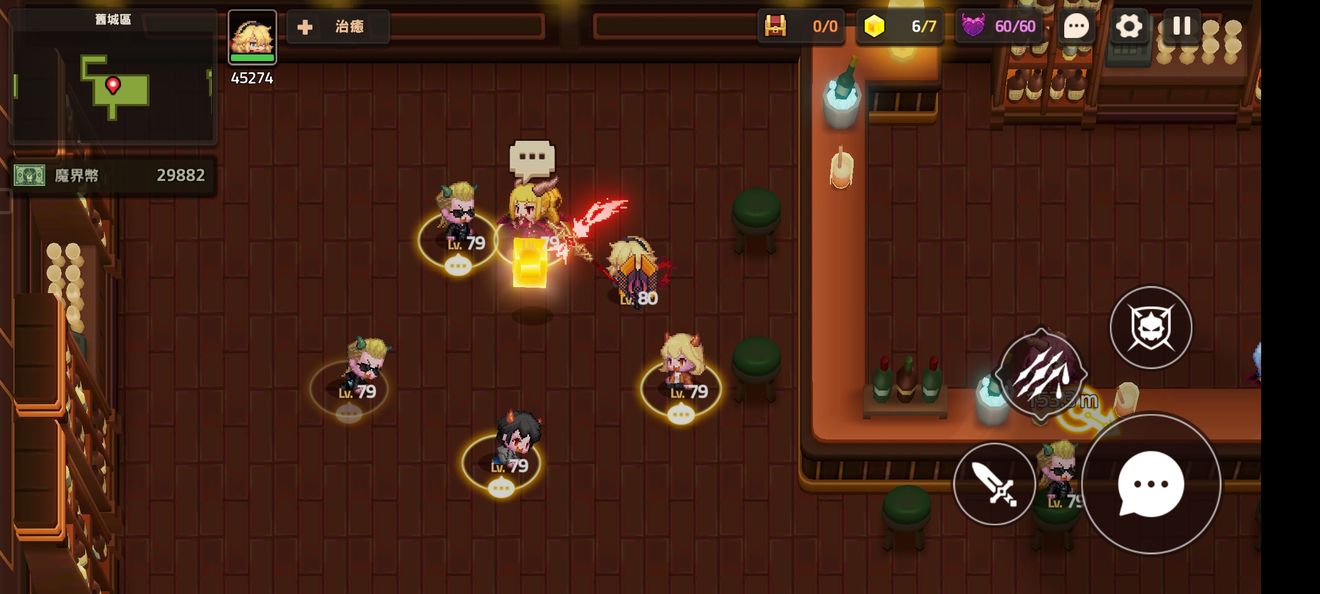Open the gear settings menu
Image resolution: width=1320 pixels, height=594 pixels.
point(1129,26)
